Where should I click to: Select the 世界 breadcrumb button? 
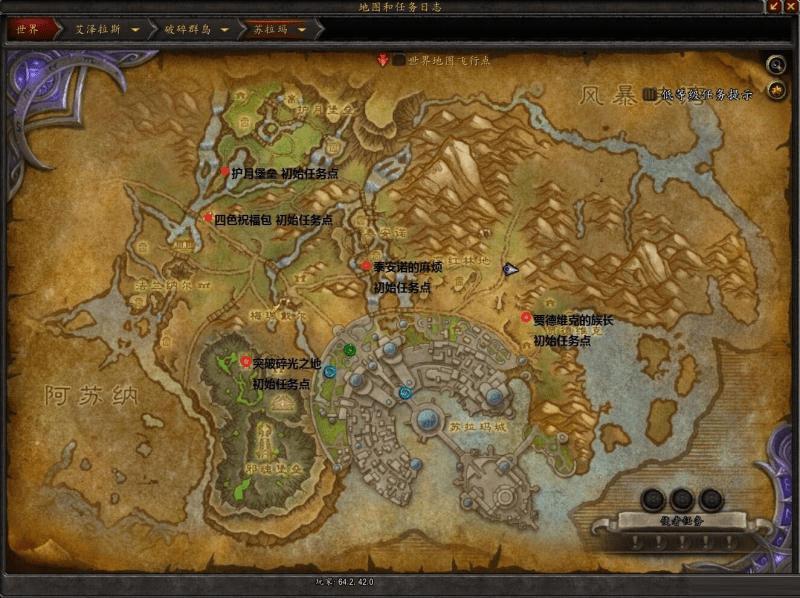(28, 29)
